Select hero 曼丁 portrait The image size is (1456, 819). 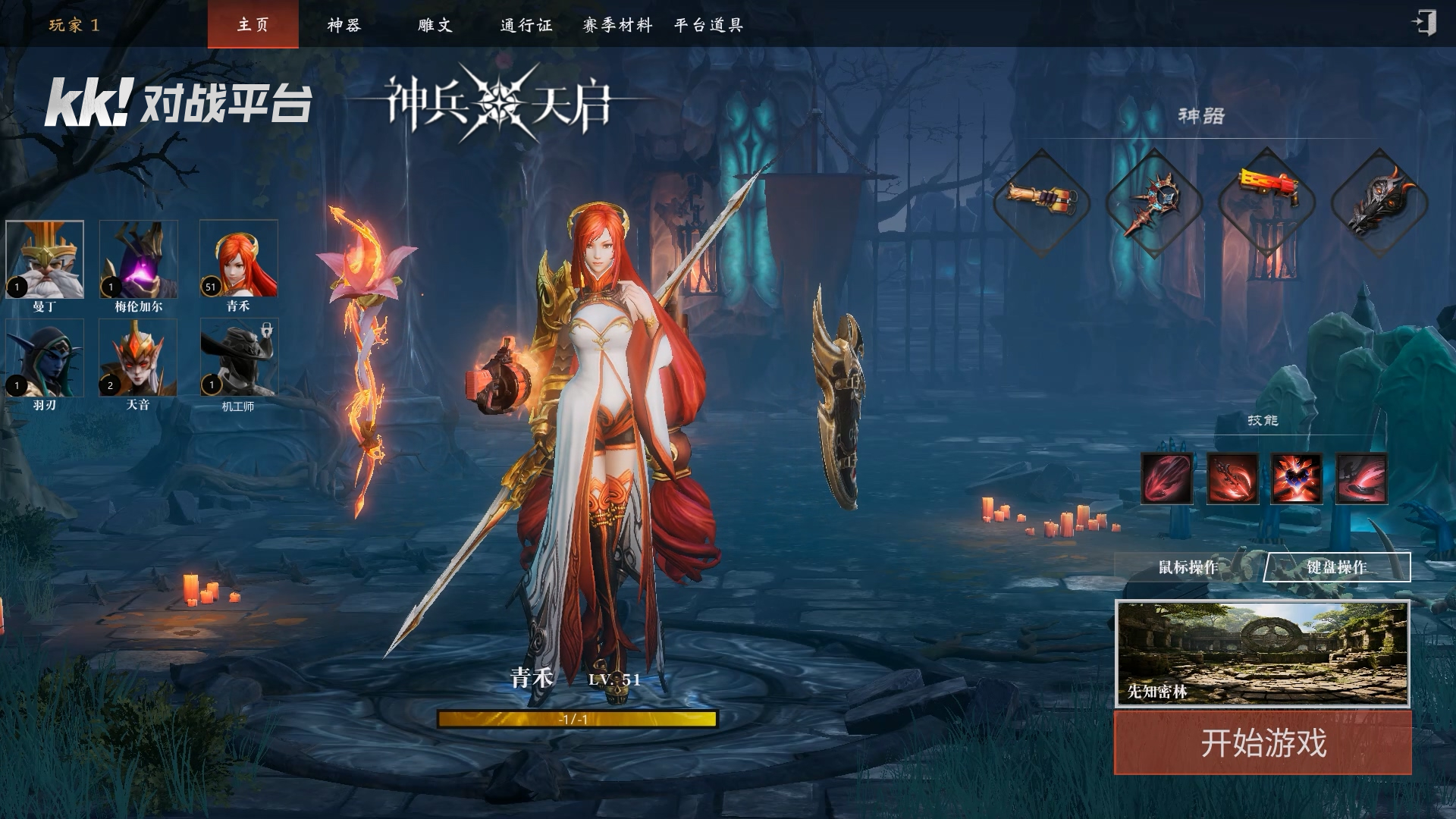tap(45, 259)
